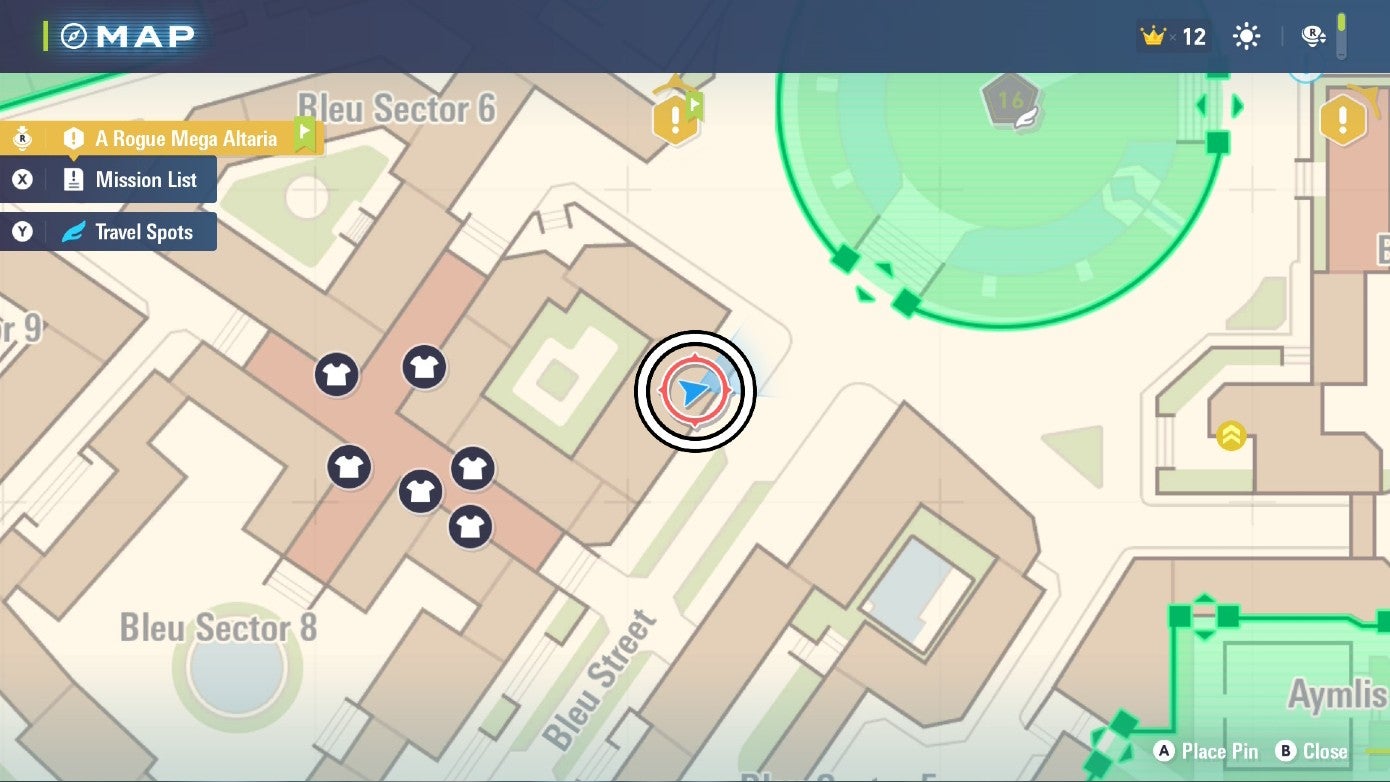1390x782 pixels.
Task: Select the topmost shirt icon in the shop cluster
Action: pos(426,367)
